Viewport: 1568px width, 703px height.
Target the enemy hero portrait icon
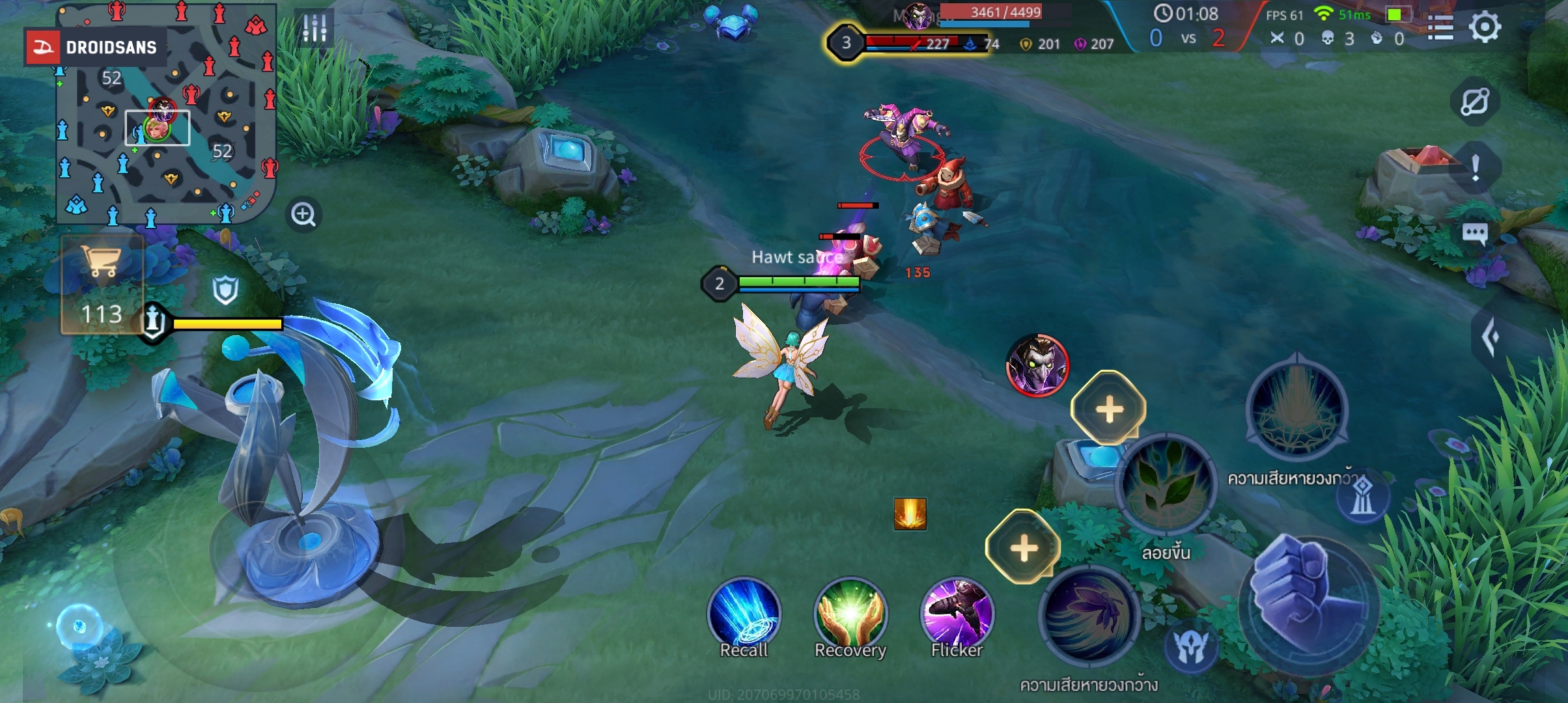pyautogui.click(x=1037, y=365)
